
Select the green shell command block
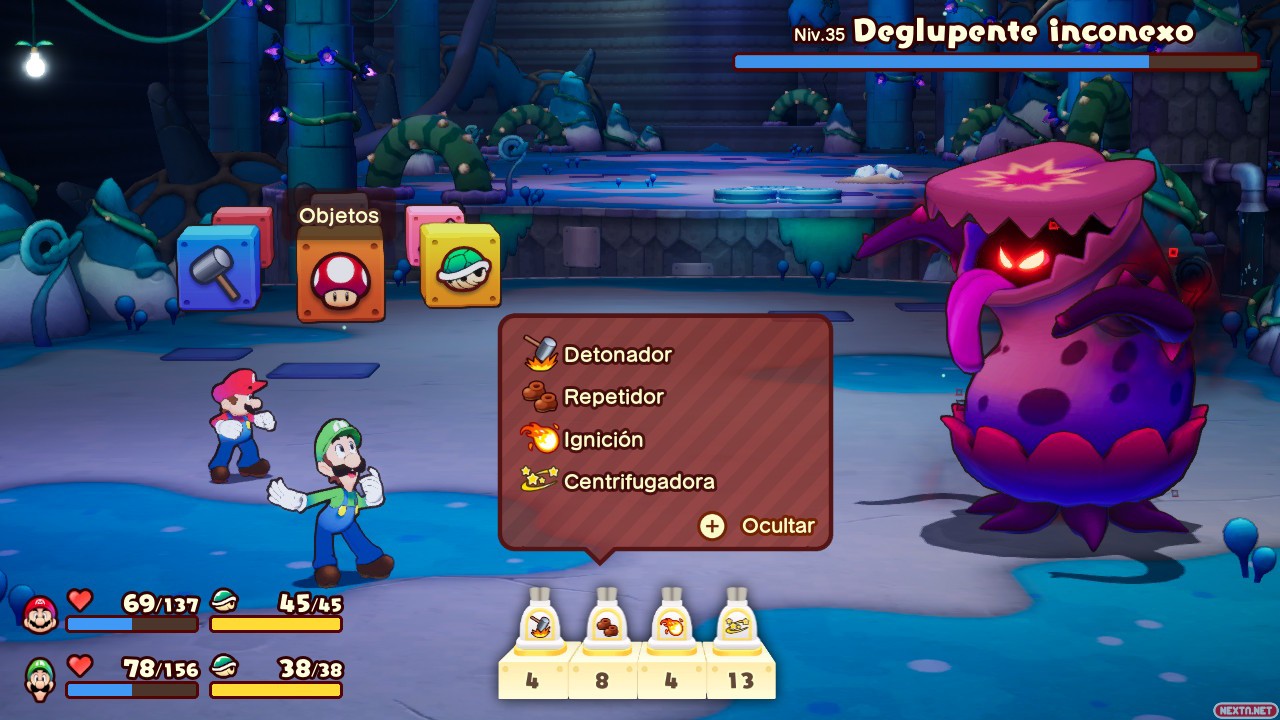tap(460, 266)
